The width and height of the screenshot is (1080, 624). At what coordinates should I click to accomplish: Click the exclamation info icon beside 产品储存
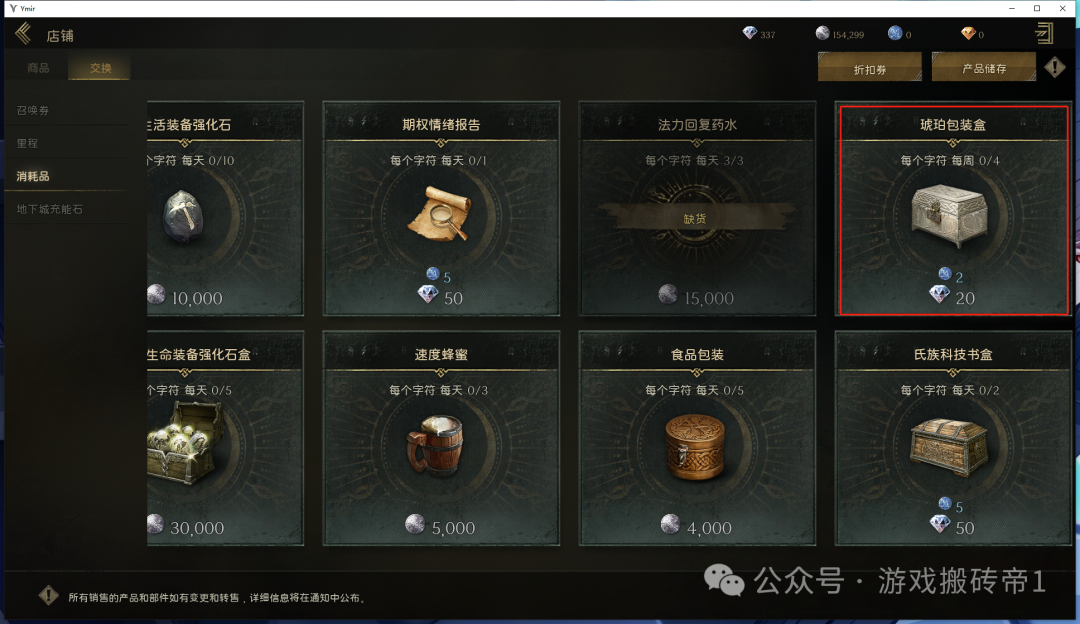1055,68
